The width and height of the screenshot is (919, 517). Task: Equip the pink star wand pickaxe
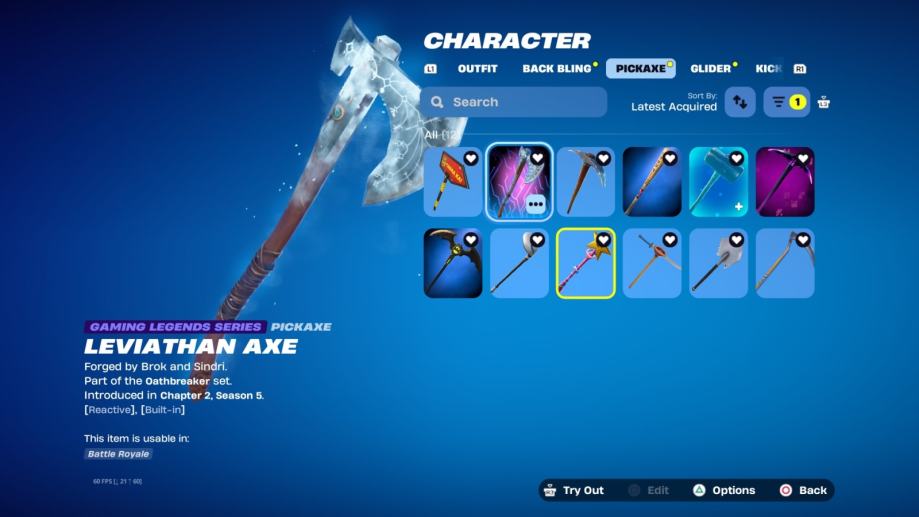(585, 263)
